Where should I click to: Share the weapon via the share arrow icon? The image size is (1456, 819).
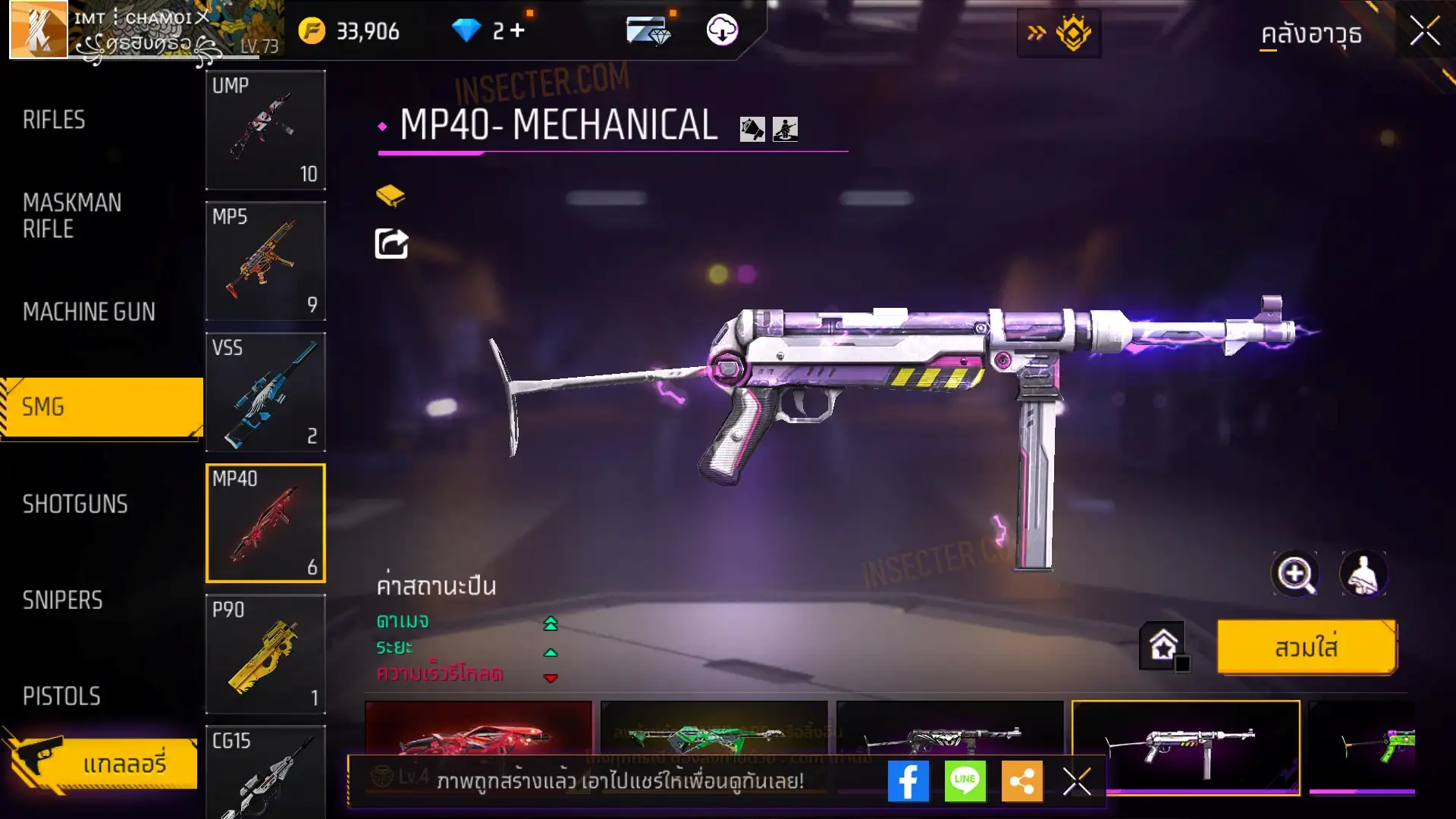click(x=391, y=244)
